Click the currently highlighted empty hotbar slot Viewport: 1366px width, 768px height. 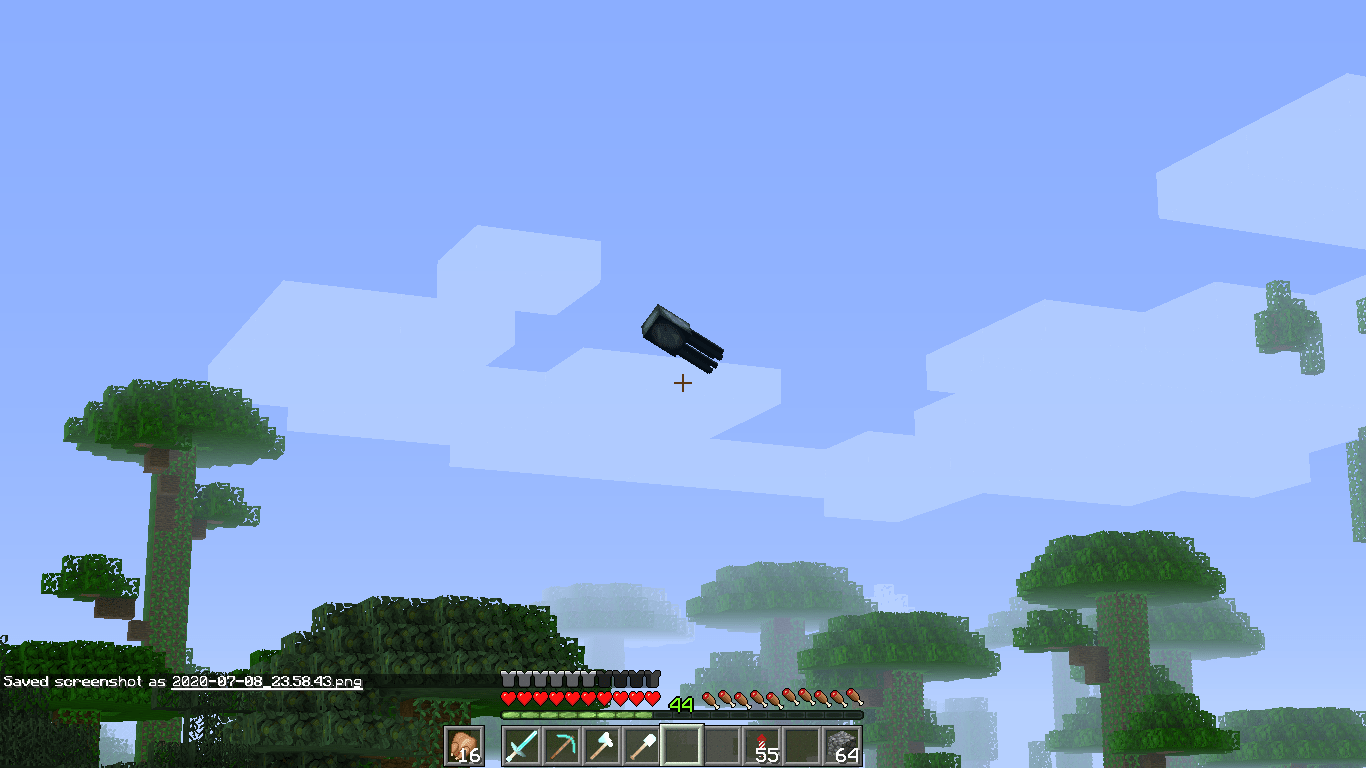683,747
